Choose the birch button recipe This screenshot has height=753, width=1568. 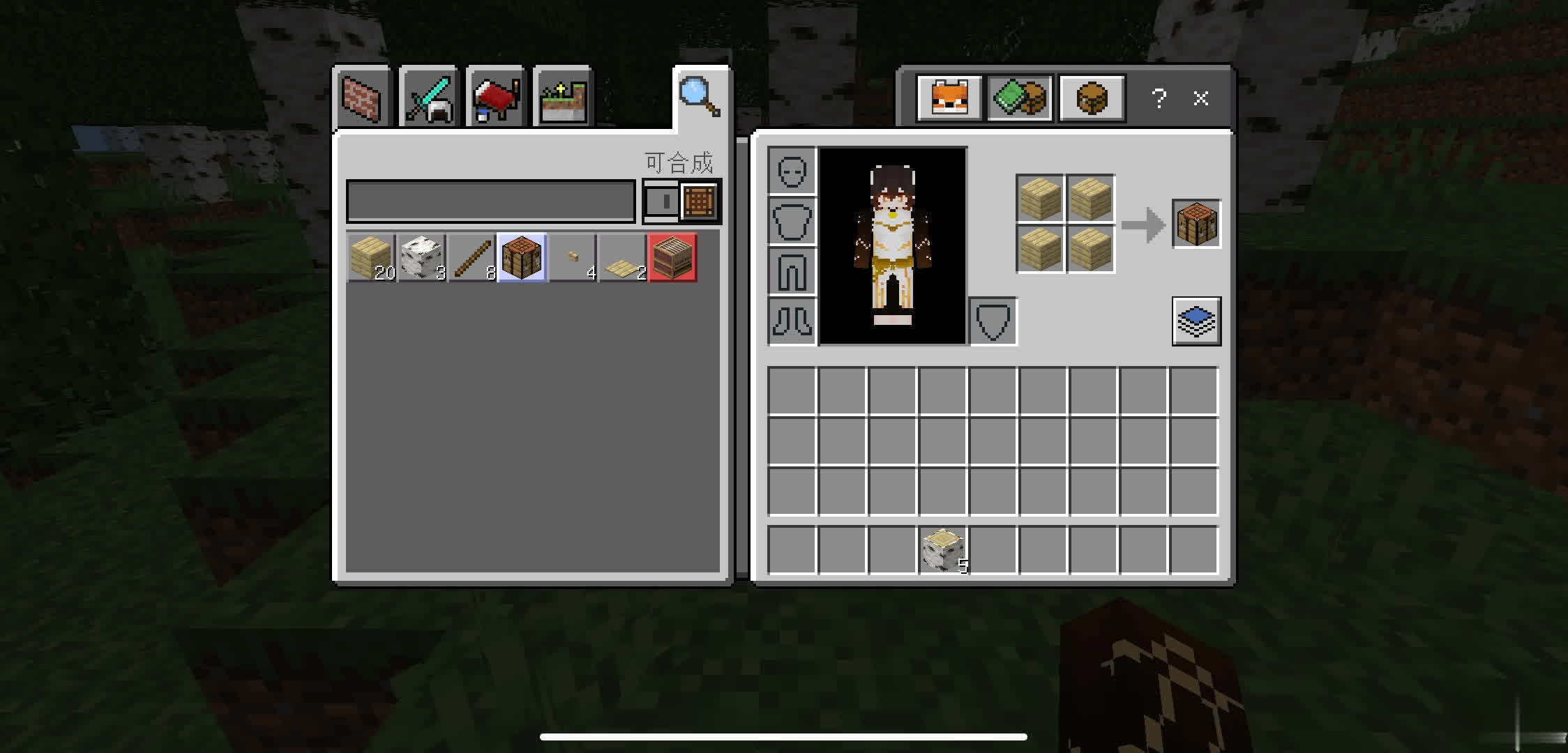point(573,258)
